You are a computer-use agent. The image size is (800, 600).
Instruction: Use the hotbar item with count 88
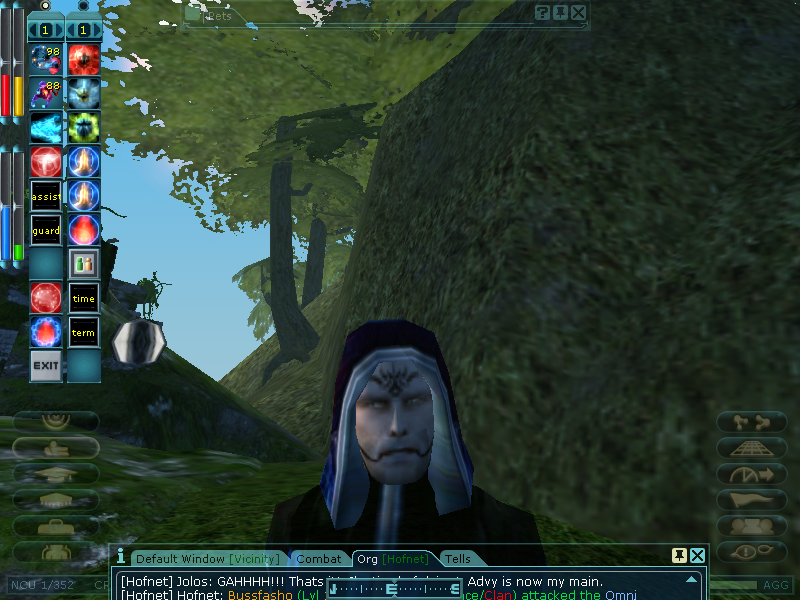(x=46, y=94)
